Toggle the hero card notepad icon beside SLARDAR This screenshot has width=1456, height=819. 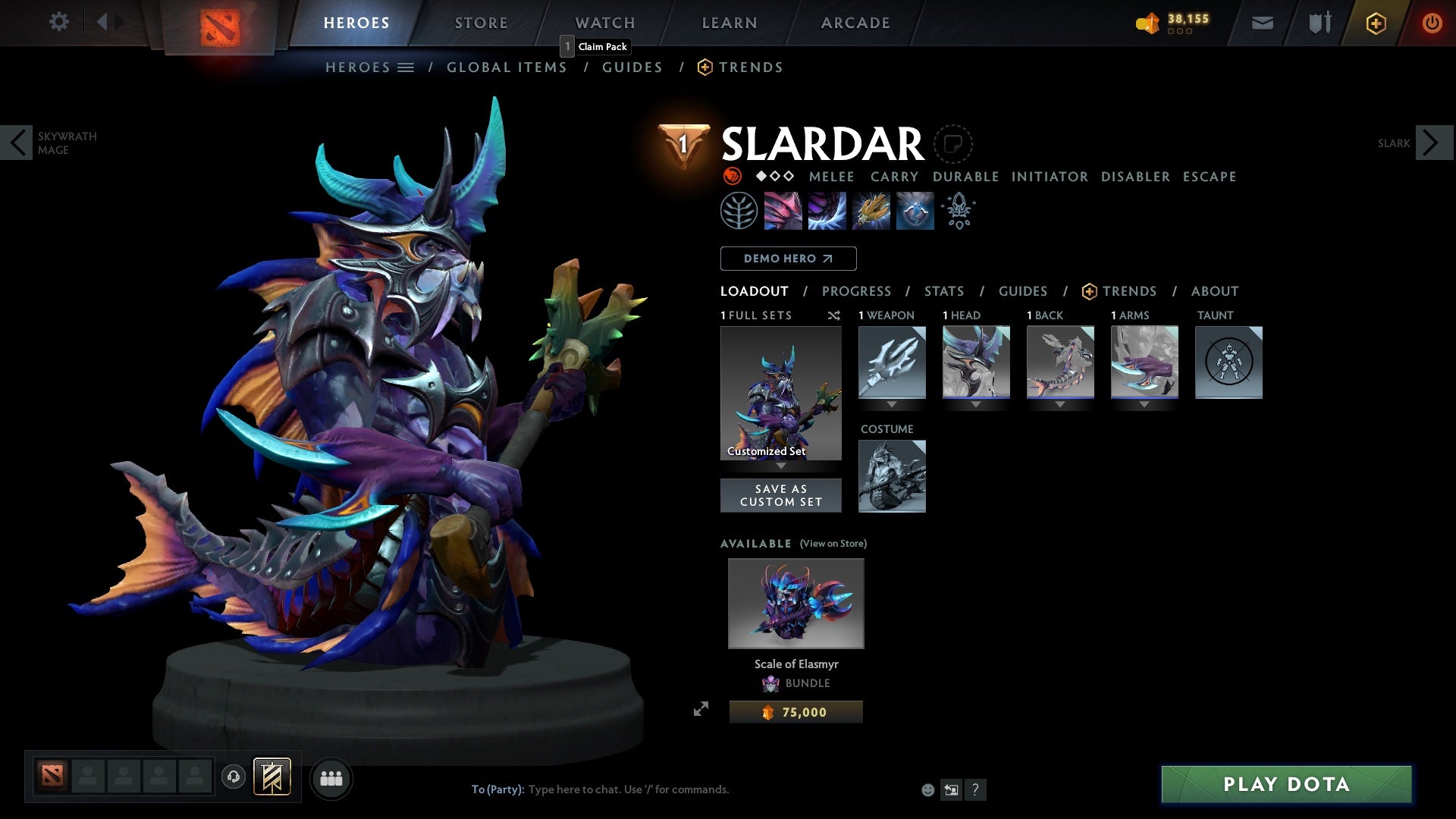pyautogui.click(x=954, y=144)
